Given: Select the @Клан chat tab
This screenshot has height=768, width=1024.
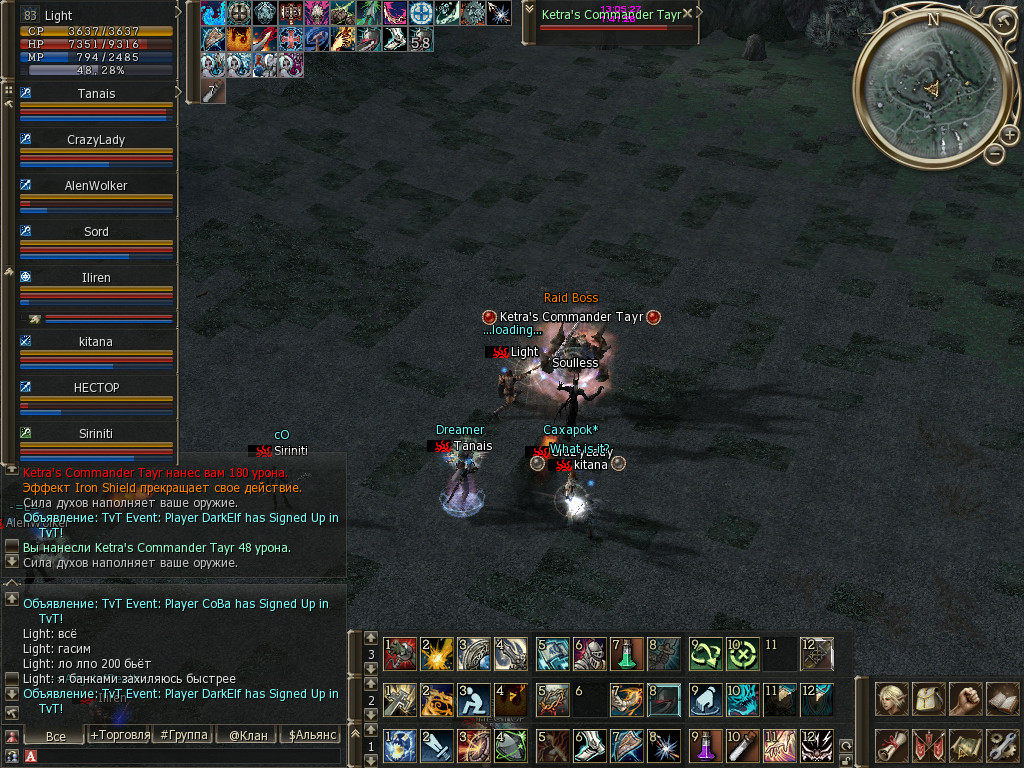Looking at the screenshot, I should (x=246, y=736).
